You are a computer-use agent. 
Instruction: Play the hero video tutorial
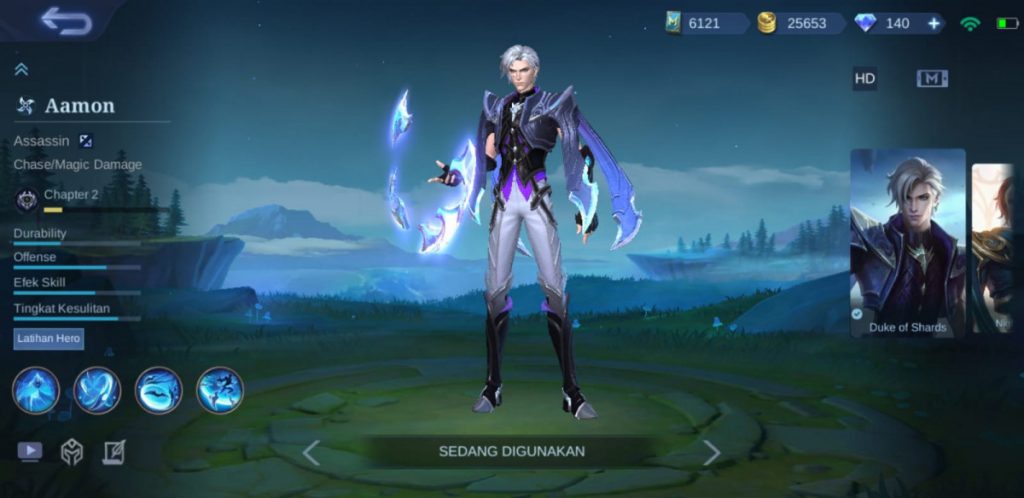30,451
